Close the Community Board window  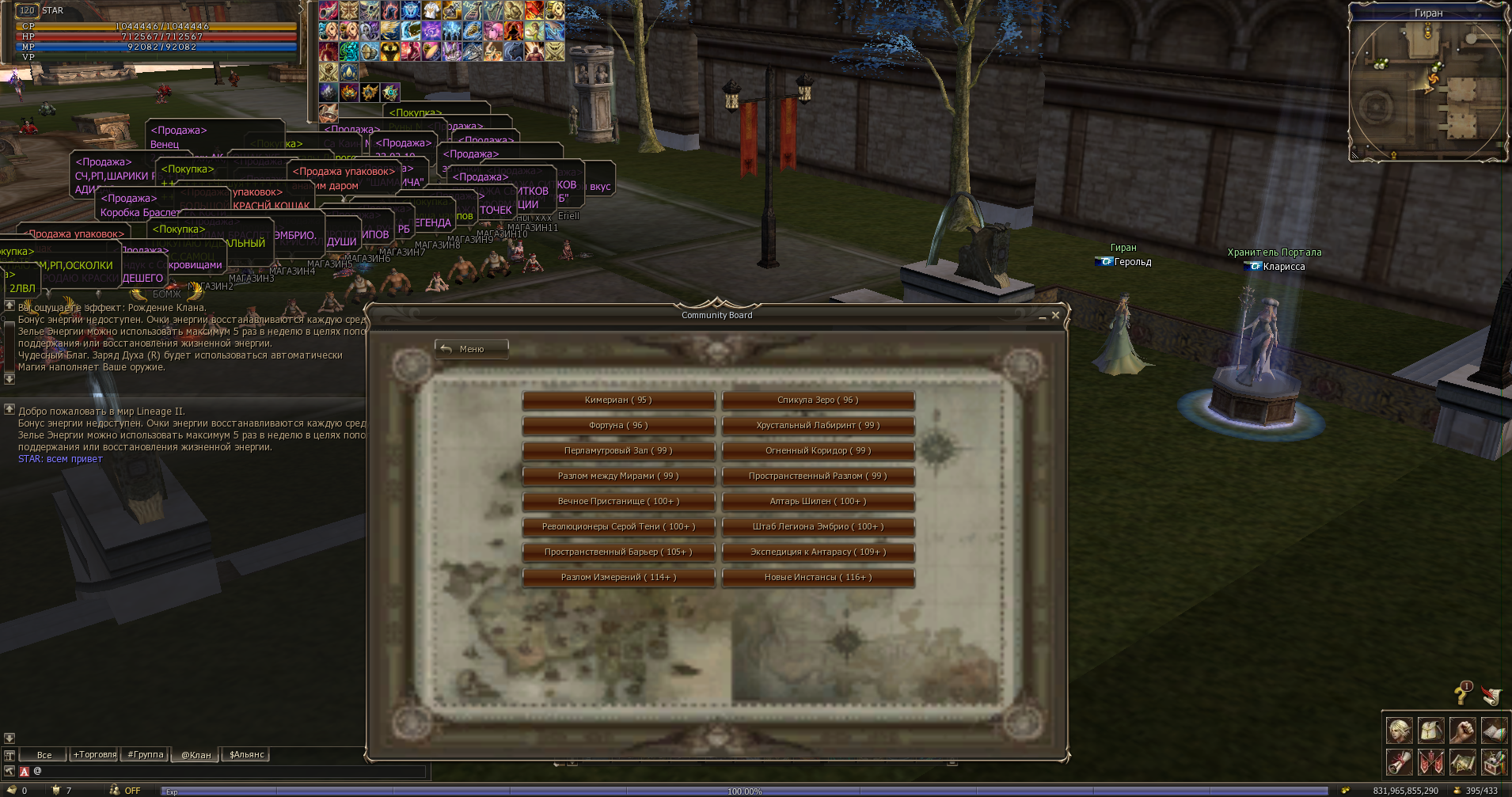tap(1055, 315)
